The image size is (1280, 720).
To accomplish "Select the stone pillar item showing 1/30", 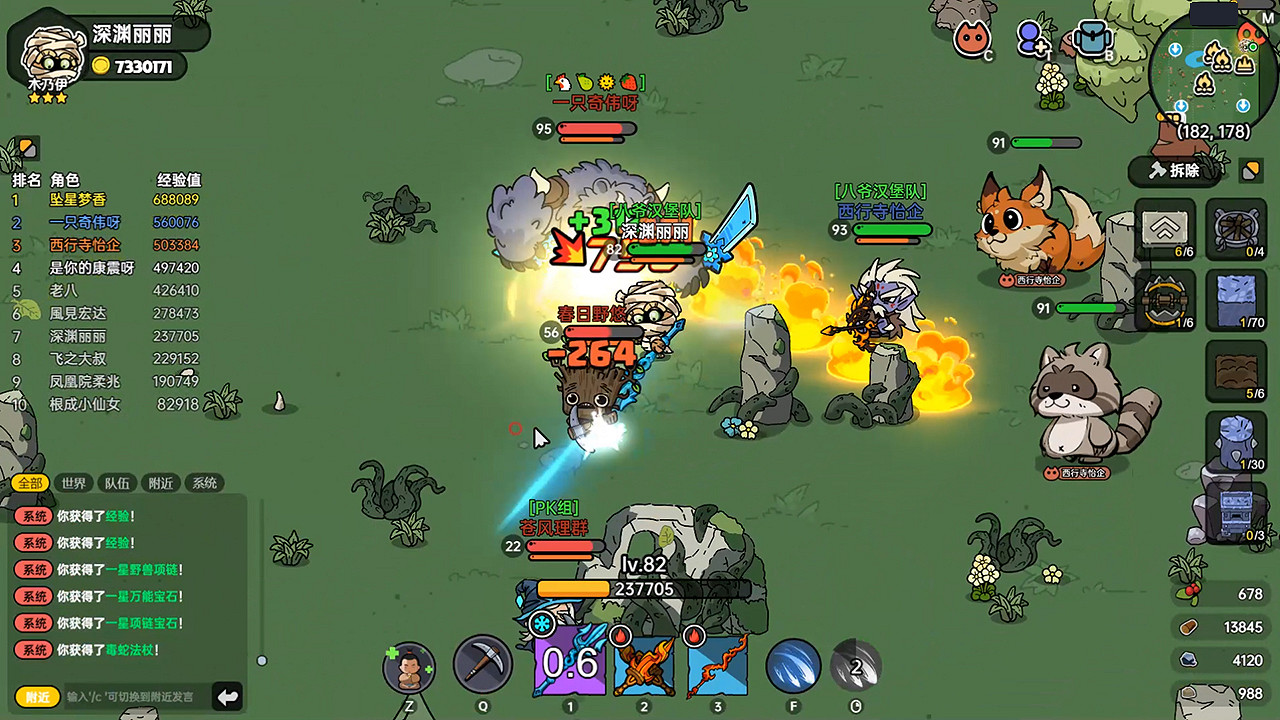I will click(1236, 440).
